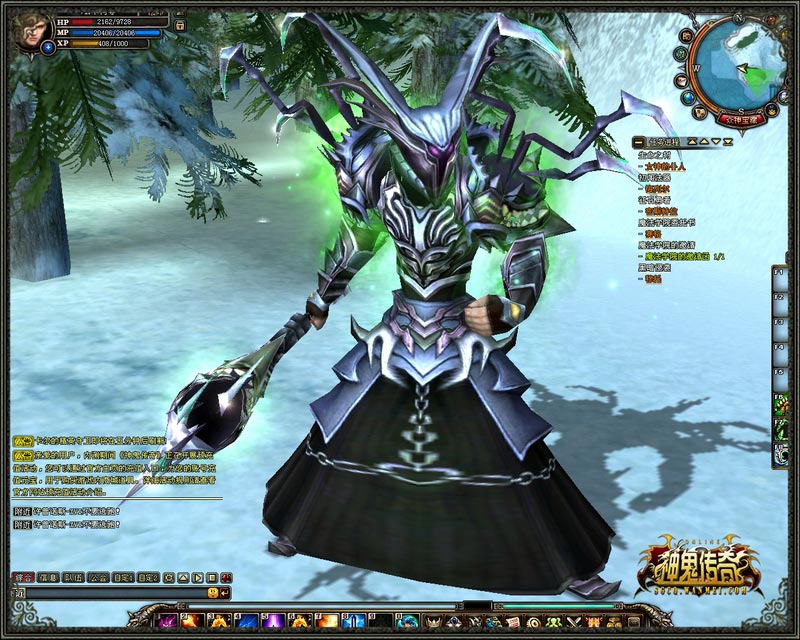Click the red 众神宝藏 banner under the minimap
Viewport: 800px width, 640px height.
coord(741,118)
